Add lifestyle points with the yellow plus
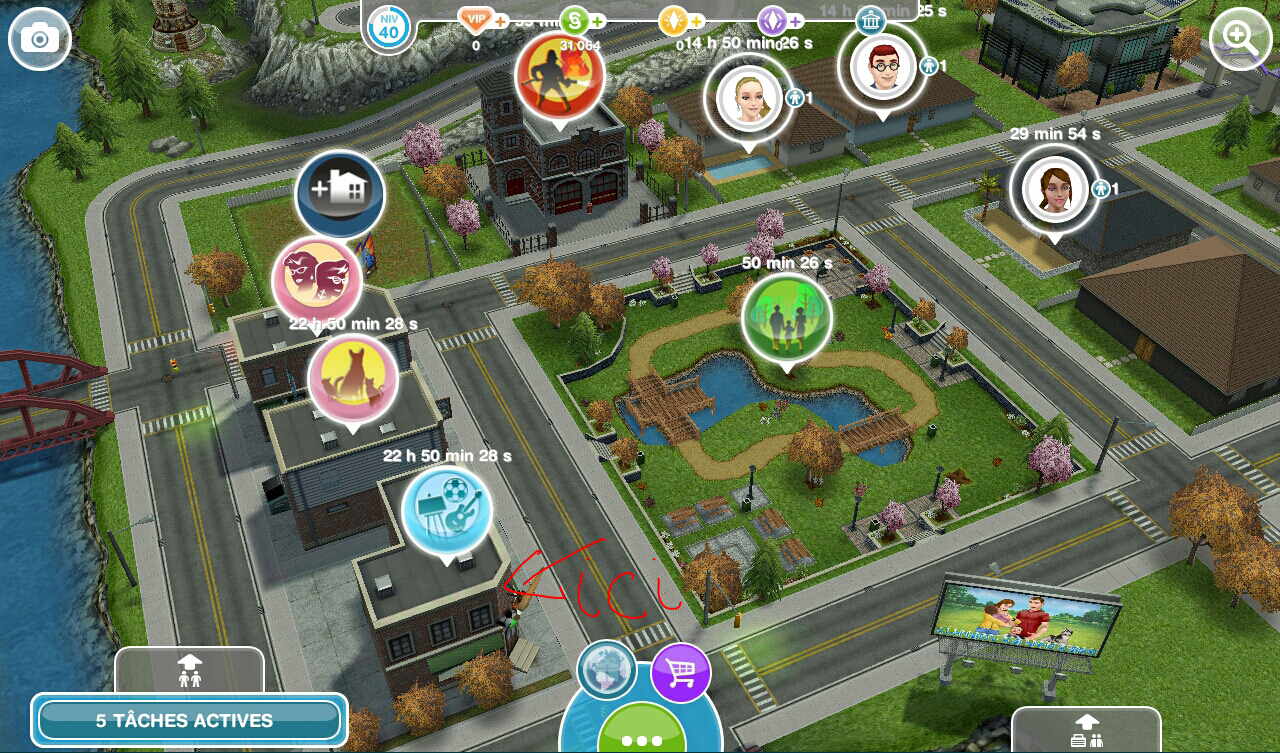This screenshot has height=753, width=1280. click(697, 21)
